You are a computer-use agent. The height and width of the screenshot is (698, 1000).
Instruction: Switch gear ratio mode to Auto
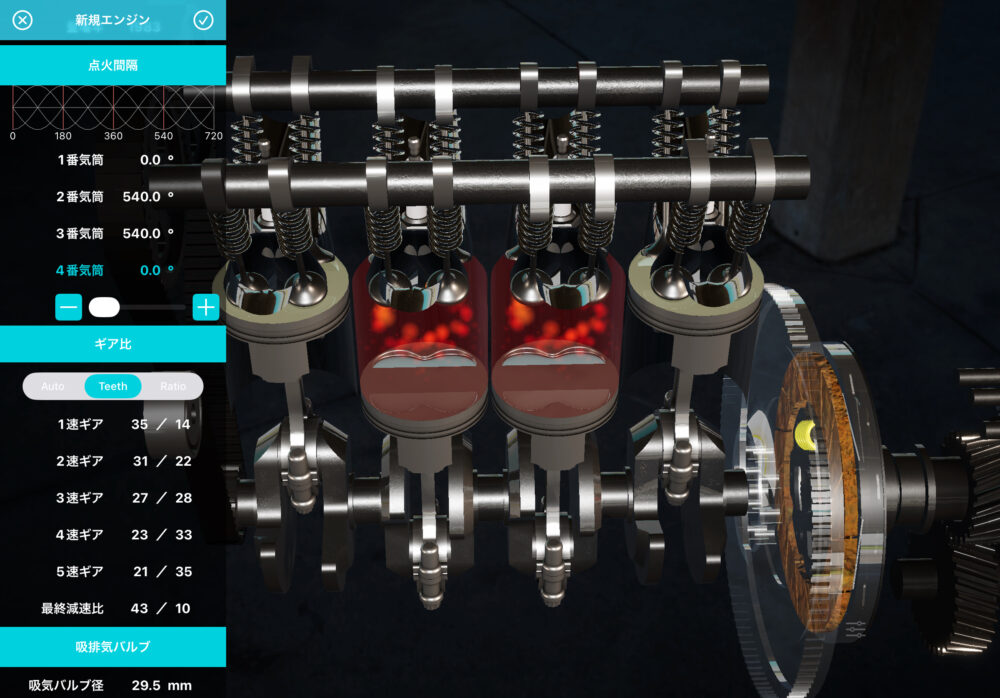(53, 386)
